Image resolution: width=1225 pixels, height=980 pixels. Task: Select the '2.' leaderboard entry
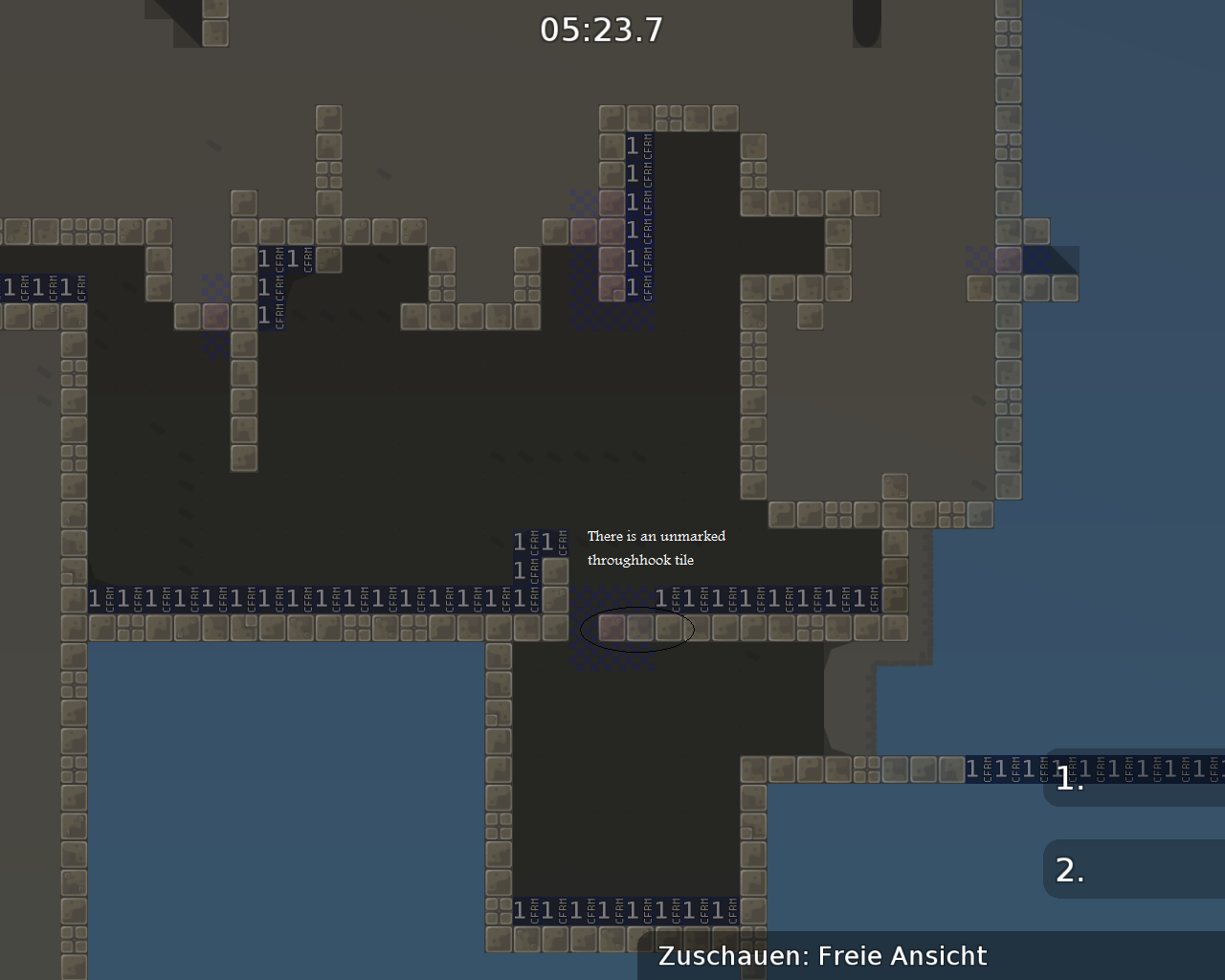[x=1069, y=869]
